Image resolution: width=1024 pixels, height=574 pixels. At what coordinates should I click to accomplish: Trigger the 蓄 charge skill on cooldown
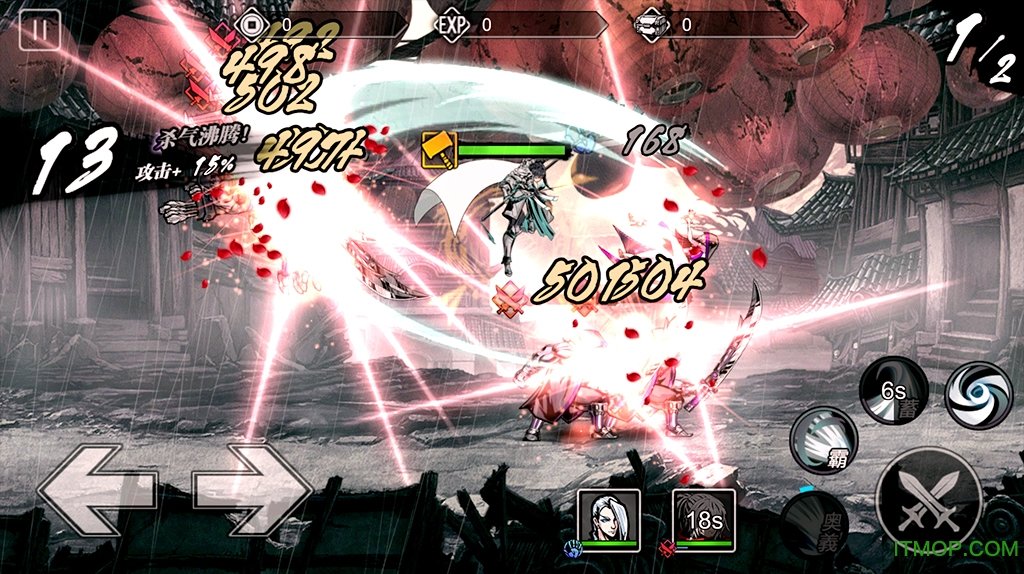point(893,389)
